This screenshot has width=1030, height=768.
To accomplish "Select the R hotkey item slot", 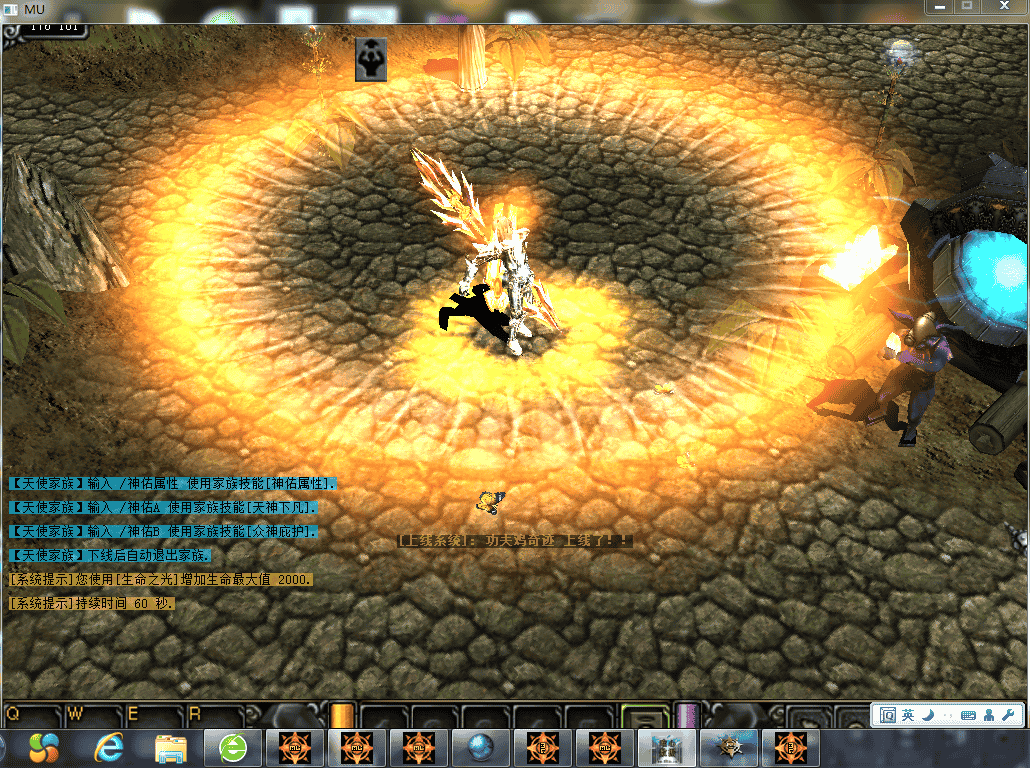I will 214,715.
